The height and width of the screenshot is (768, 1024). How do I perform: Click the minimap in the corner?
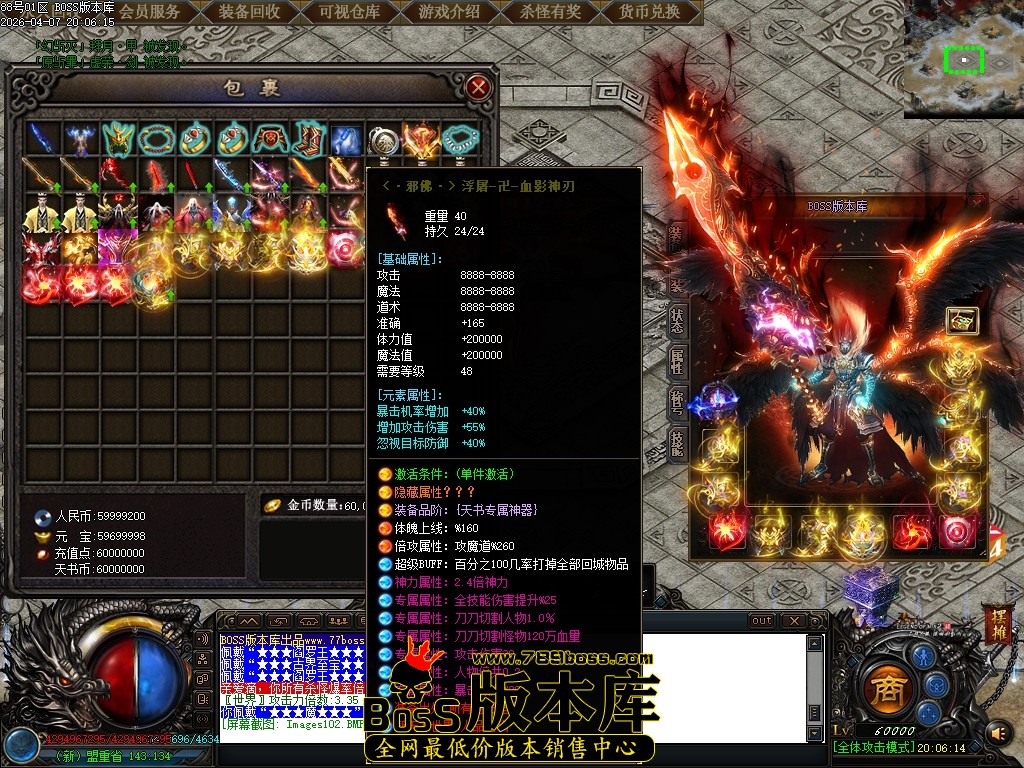[x=963, y=60]
